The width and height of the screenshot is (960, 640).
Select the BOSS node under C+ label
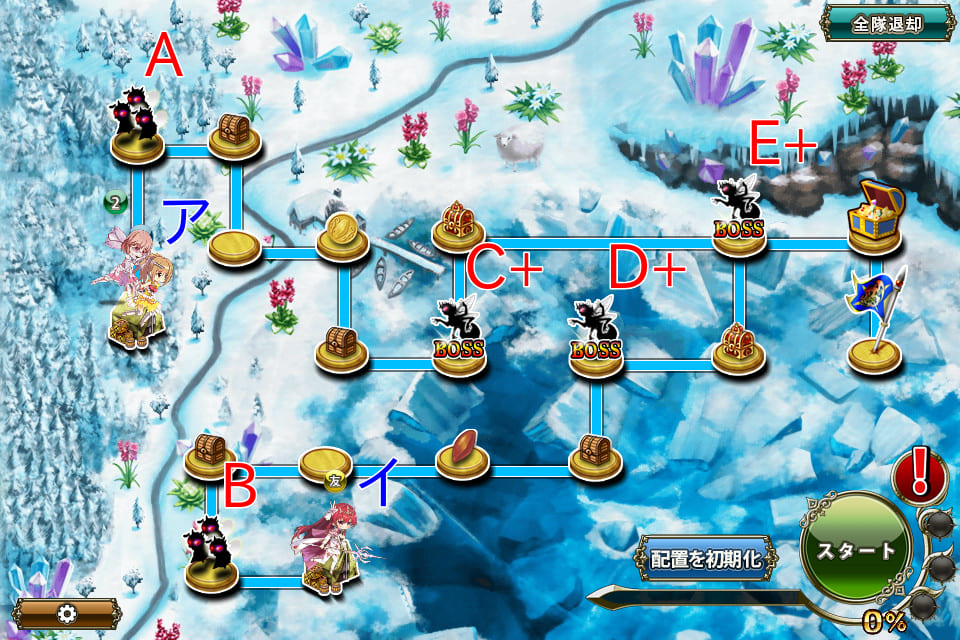pyautogui.click(x=458, y=335)
